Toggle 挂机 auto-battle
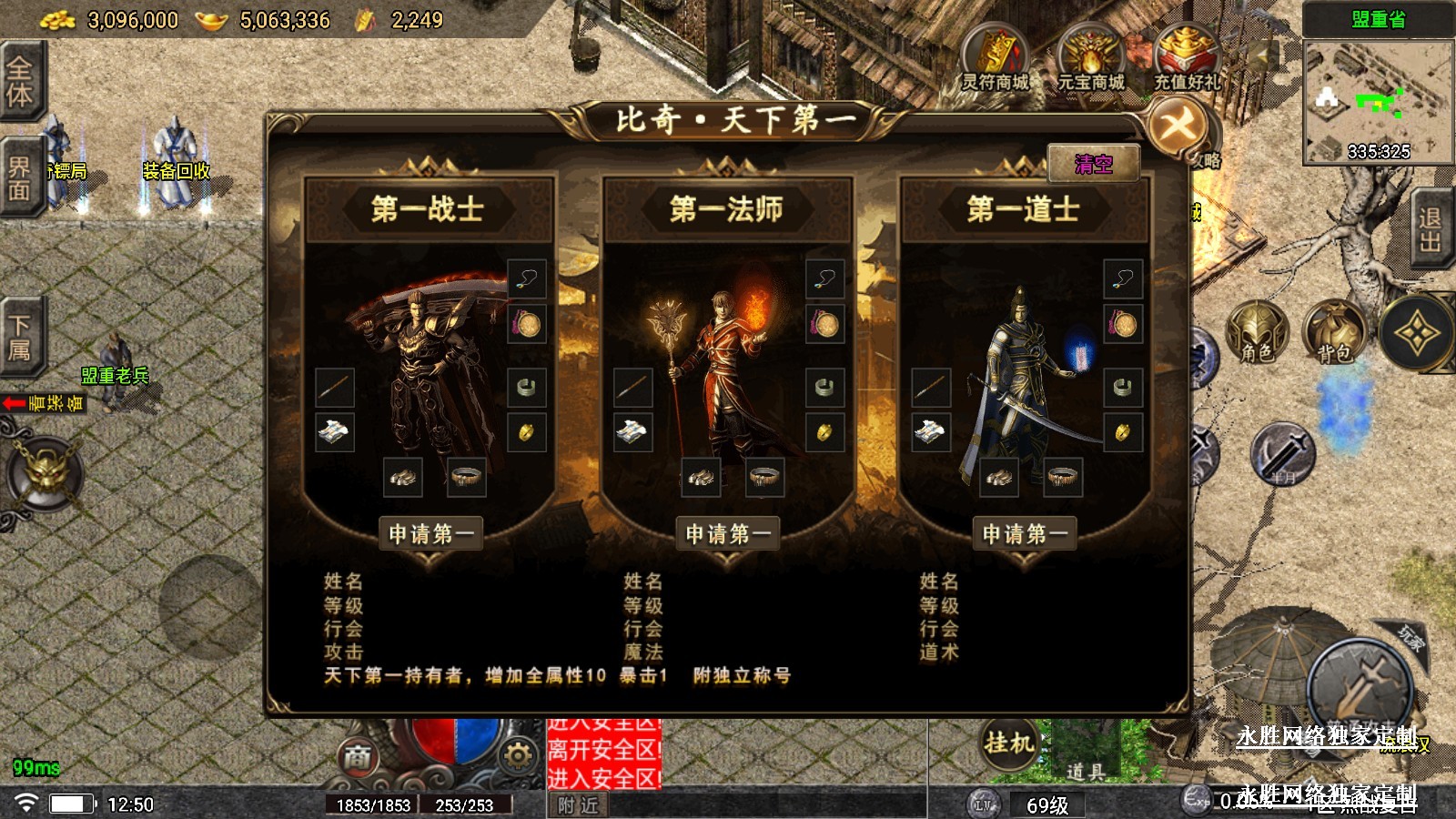 click(x=1009, y=743)
